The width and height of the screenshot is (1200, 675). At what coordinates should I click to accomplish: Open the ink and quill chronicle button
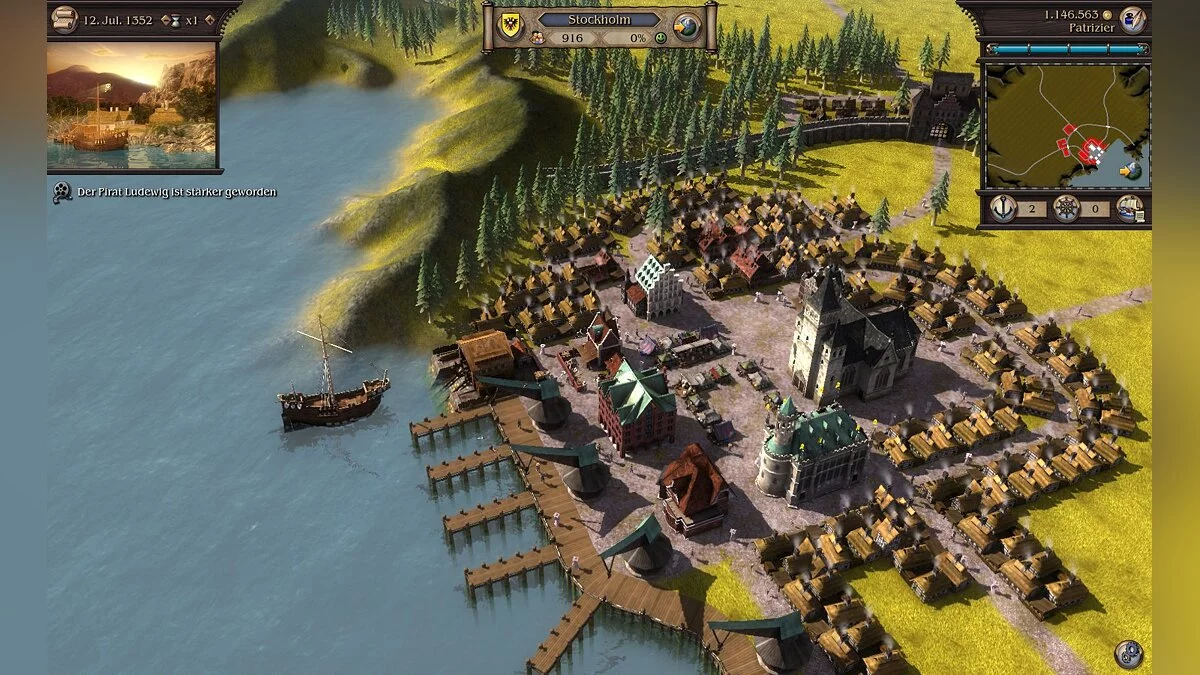[x=1132, y=19]
